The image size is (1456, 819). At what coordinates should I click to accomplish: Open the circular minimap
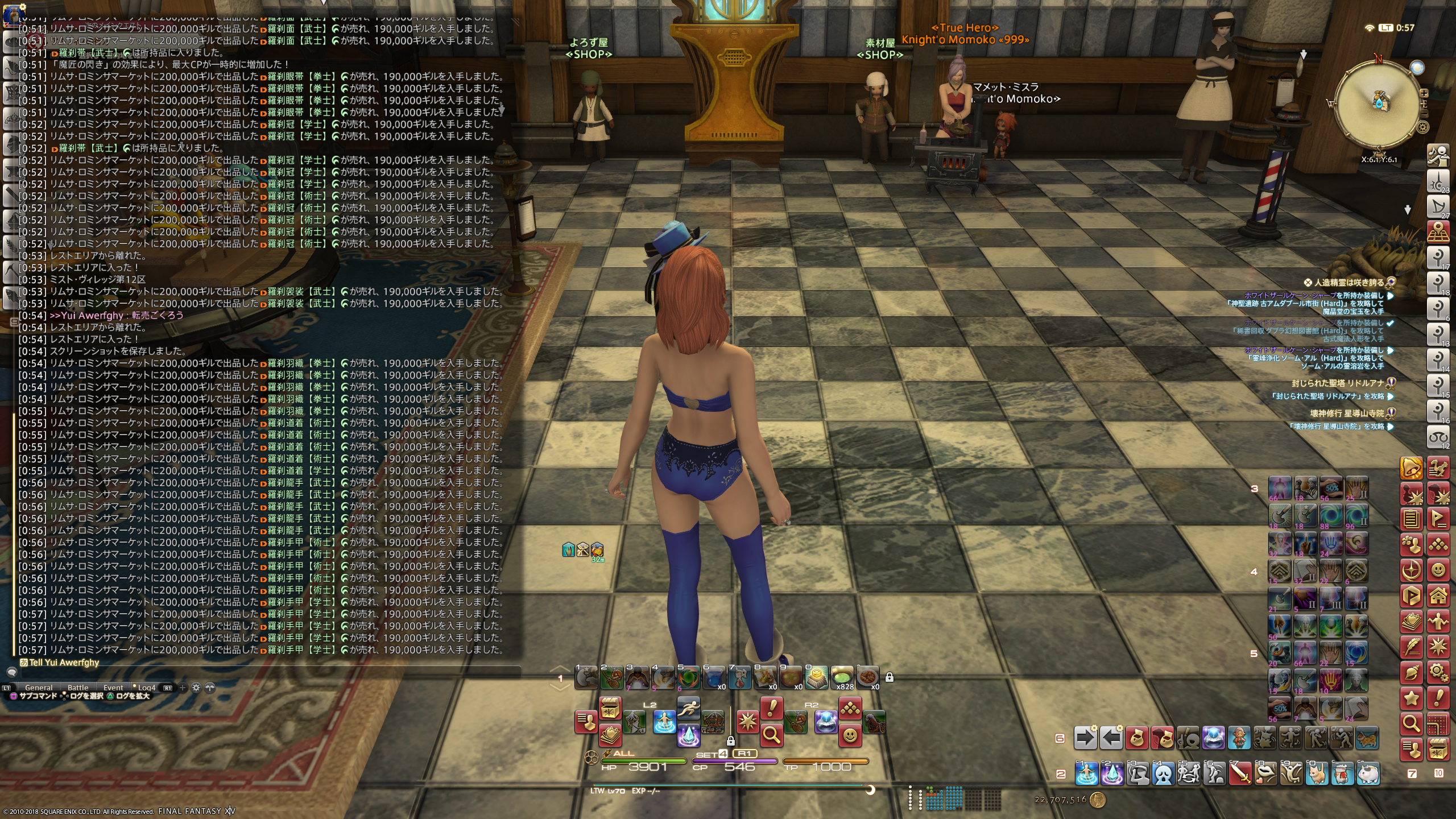coord(1378,104)
